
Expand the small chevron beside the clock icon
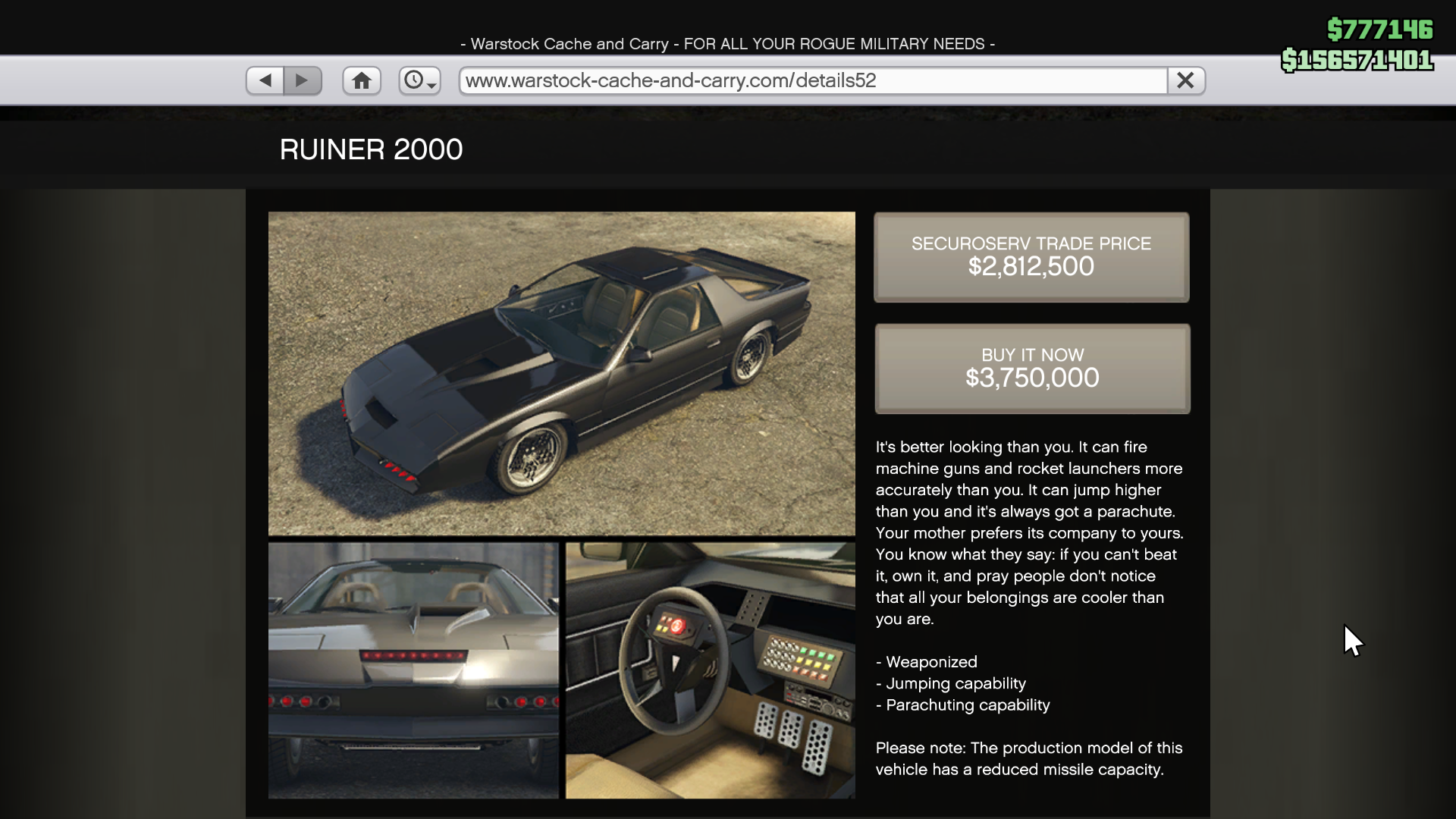(431, 86)
